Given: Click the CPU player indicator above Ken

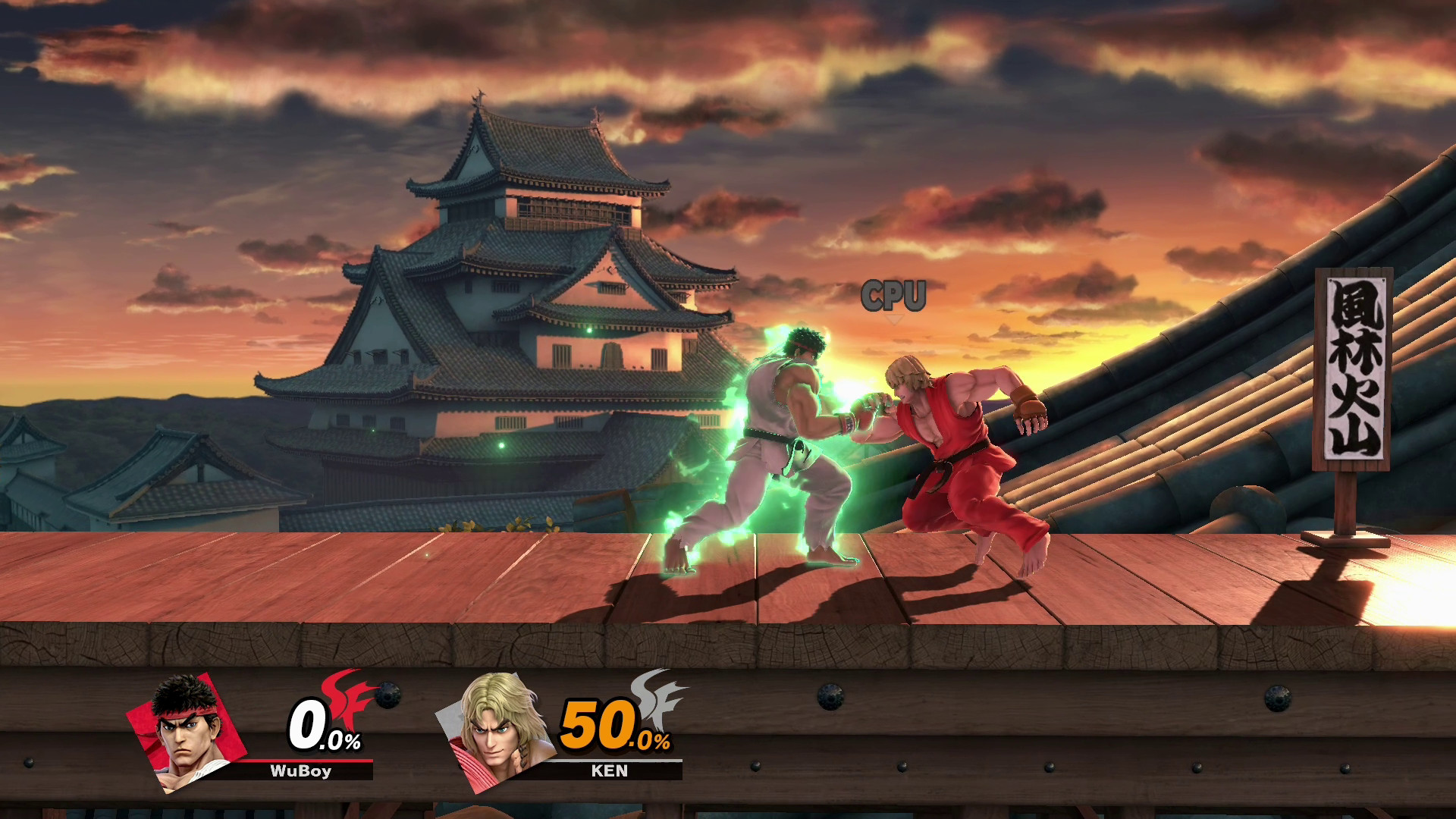Looking at the screenshot, I should coord(895,296).
